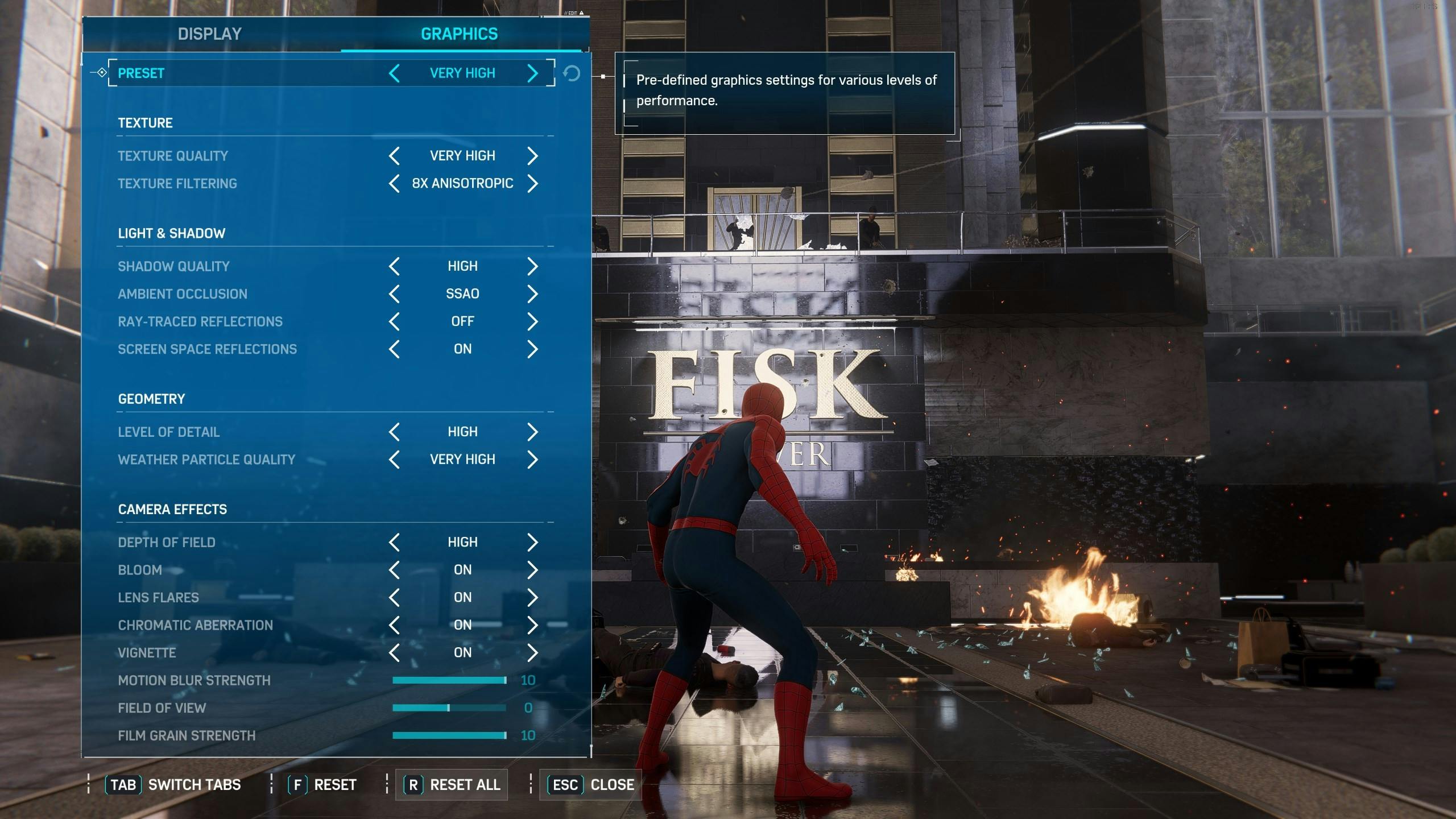The width and height of the screenshot is (1456, 819).
Task: Toggle Screen Space Reflections with left arrow
Action: [x=394, y=349]
